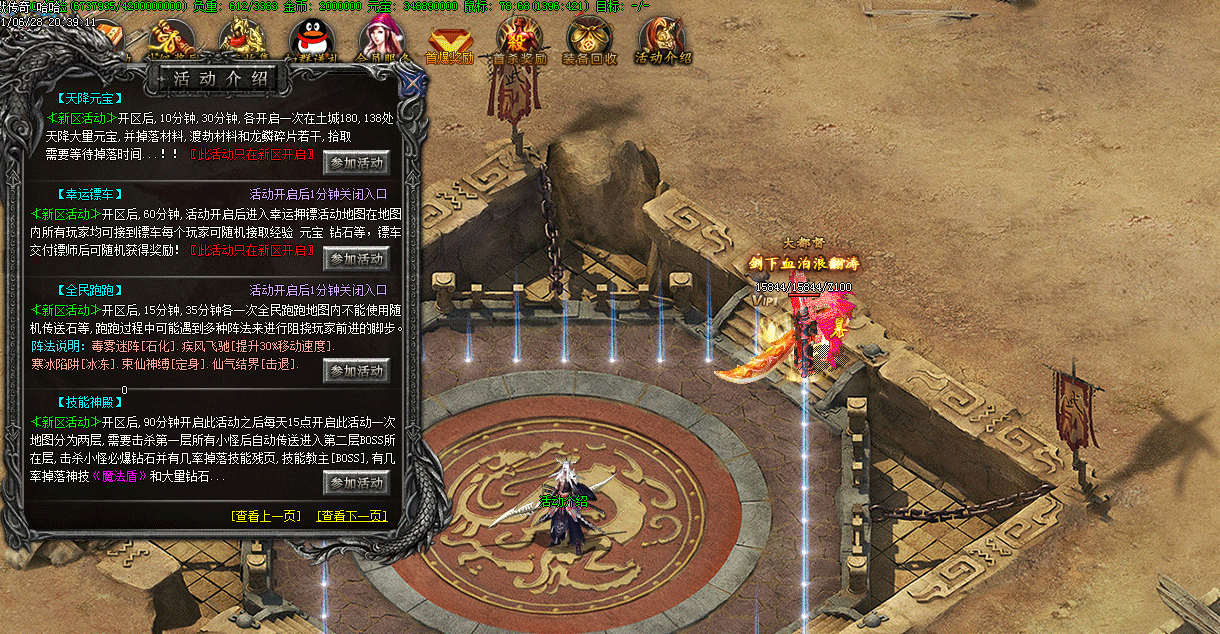The width and height of the screenshot is (1220, 634).
Task: View the next page (查看下一页)
Action: (351, 516)
